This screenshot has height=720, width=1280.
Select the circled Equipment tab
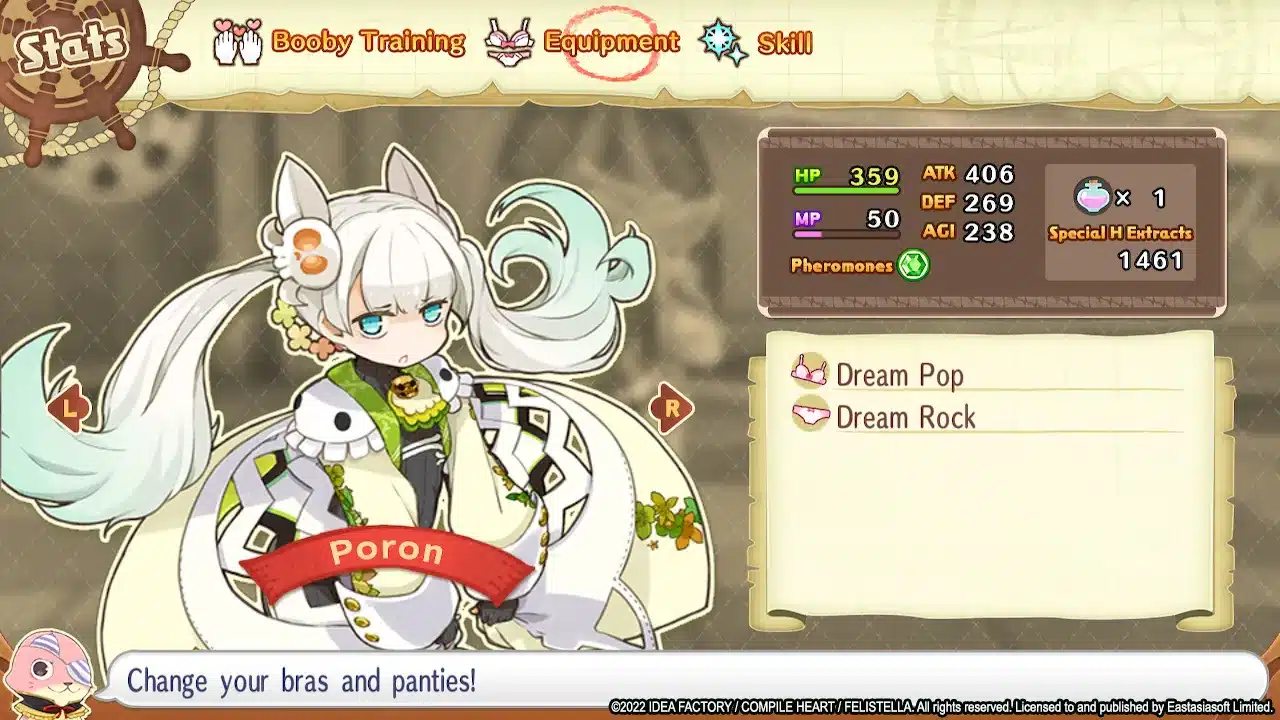coord(609,41)
